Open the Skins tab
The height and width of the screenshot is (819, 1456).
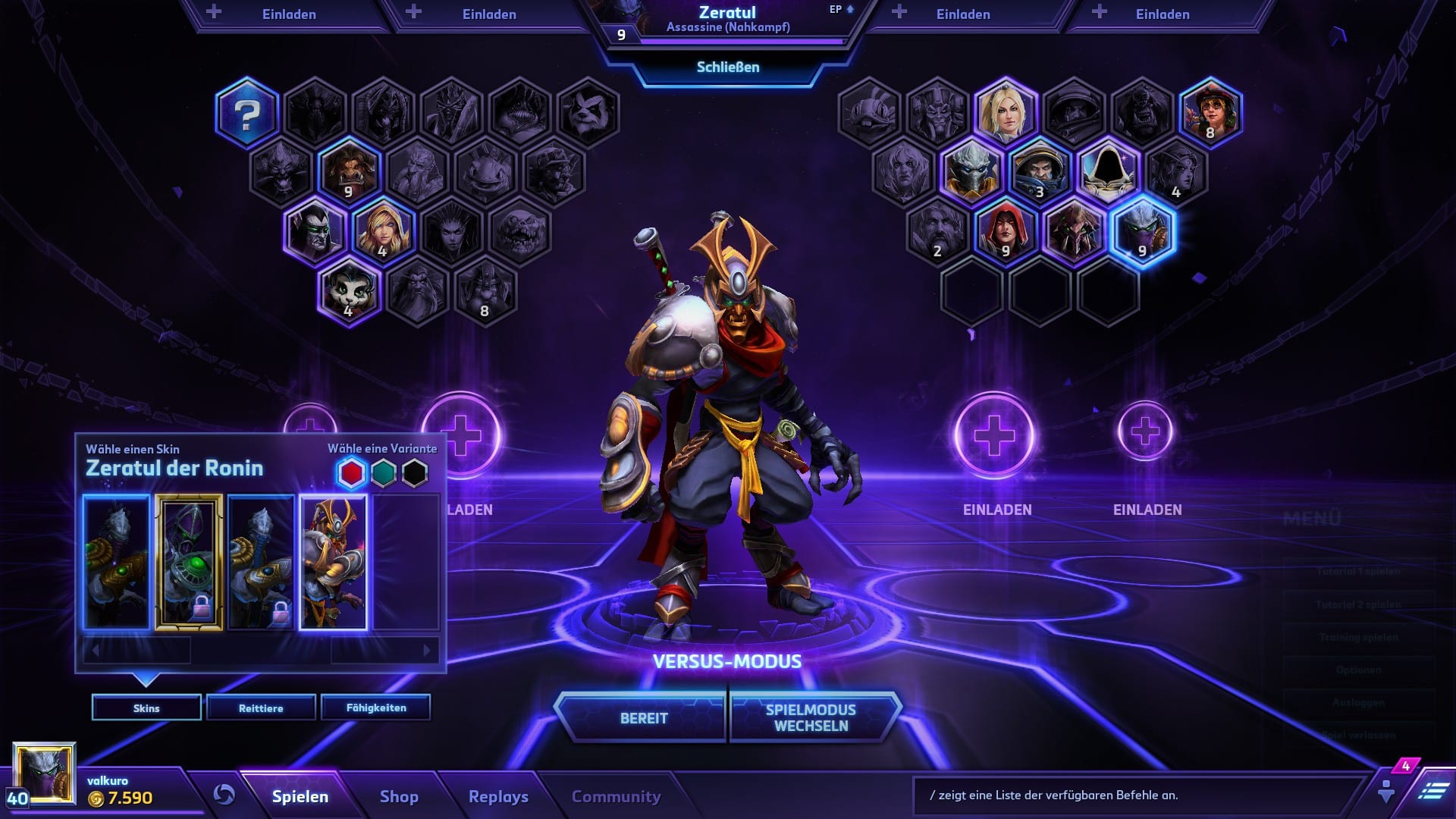coord(146,708)
